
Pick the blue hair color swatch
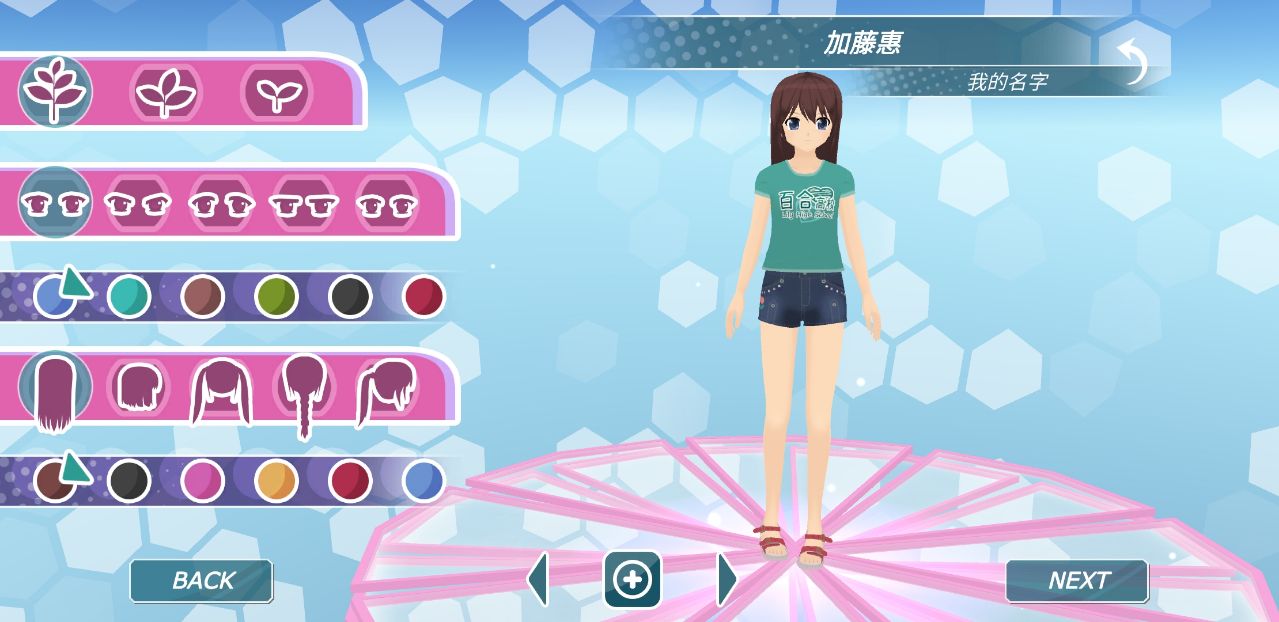click(x=423, y=481)
